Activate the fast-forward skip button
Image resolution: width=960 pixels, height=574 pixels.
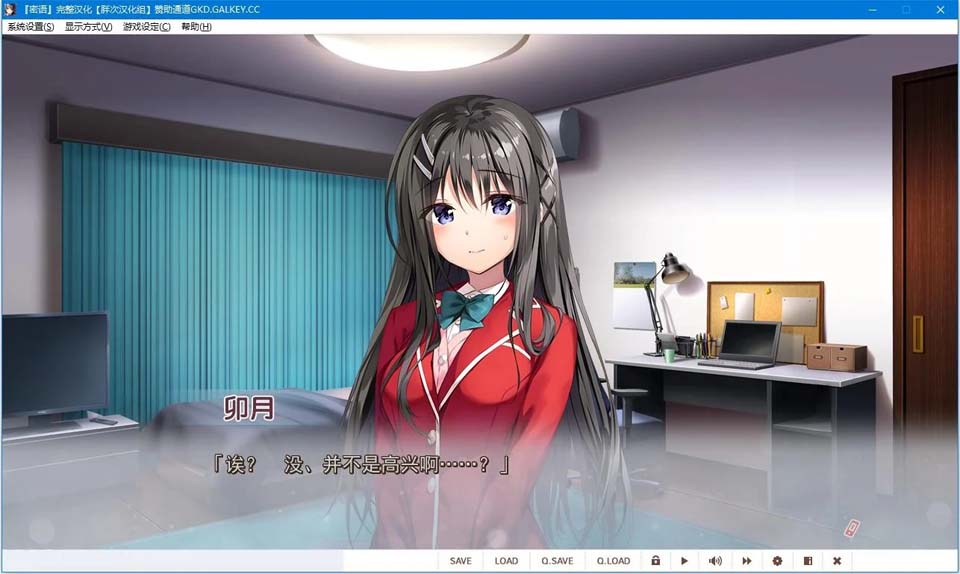(746, 561)
